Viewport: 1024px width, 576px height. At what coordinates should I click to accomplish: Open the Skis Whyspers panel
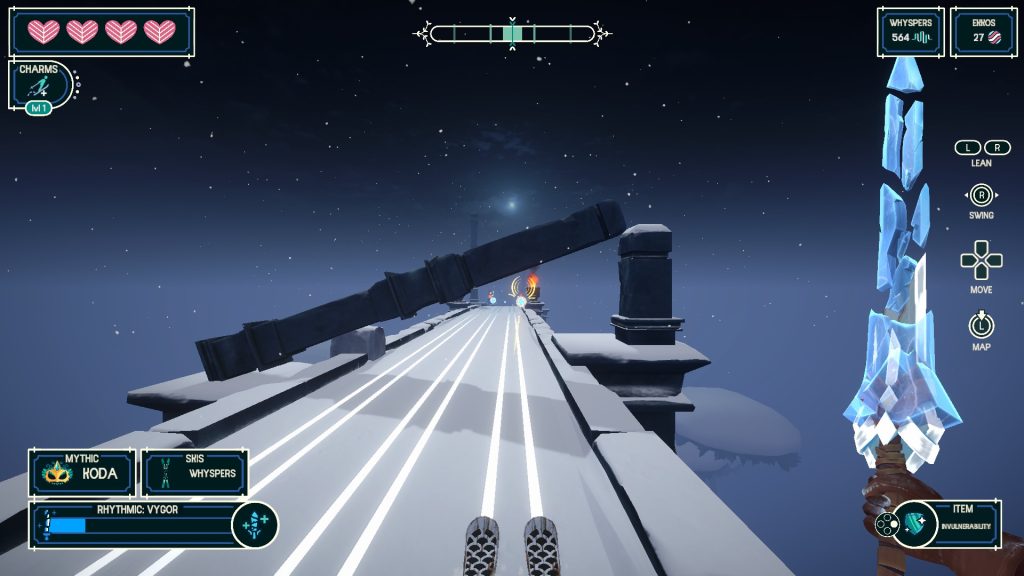[x=194, y=472]
